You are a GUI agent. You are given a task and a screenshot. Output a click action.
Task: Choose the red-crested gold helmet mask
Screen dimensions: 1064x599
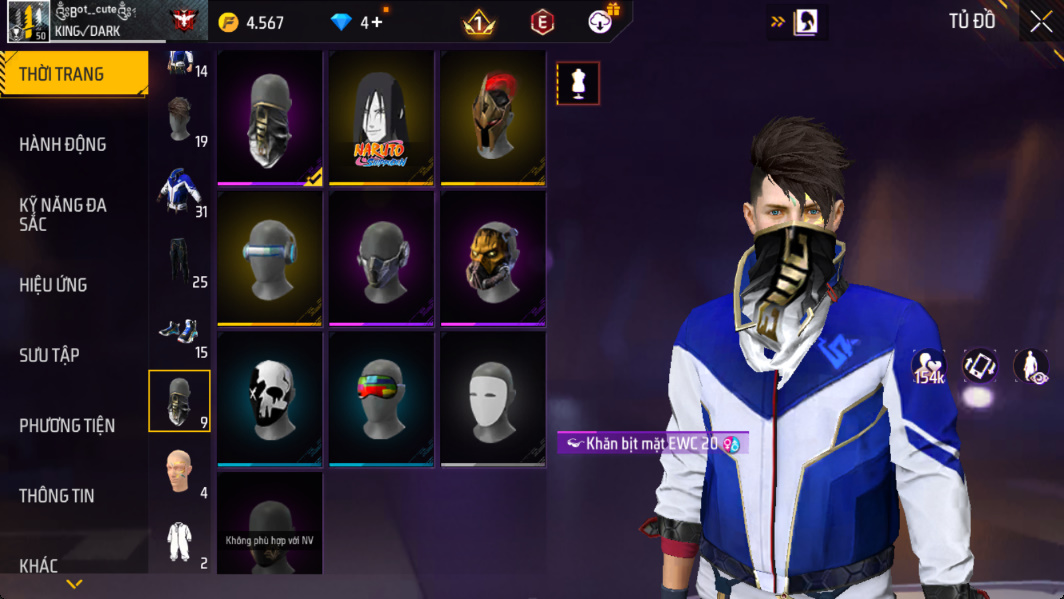click(x=493, y=119)
